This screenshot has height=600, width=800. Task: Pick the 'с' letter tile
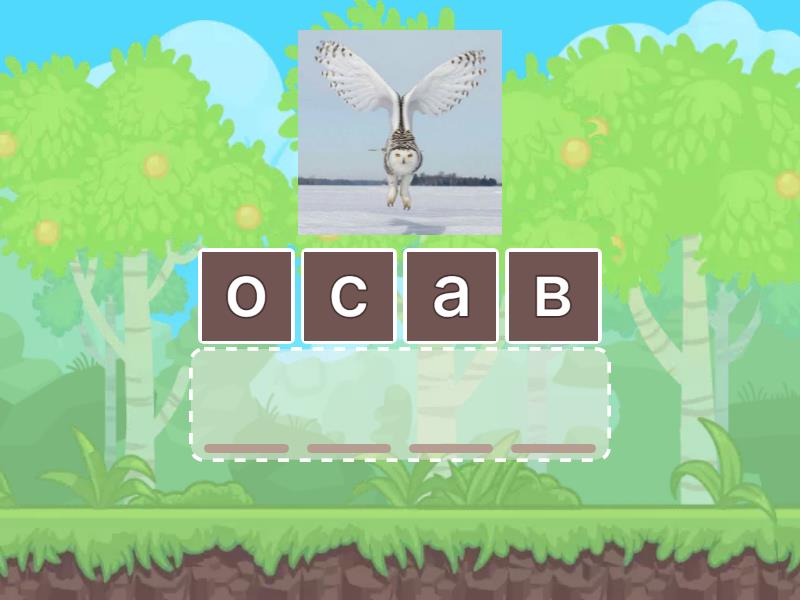(x=348, y=296)
